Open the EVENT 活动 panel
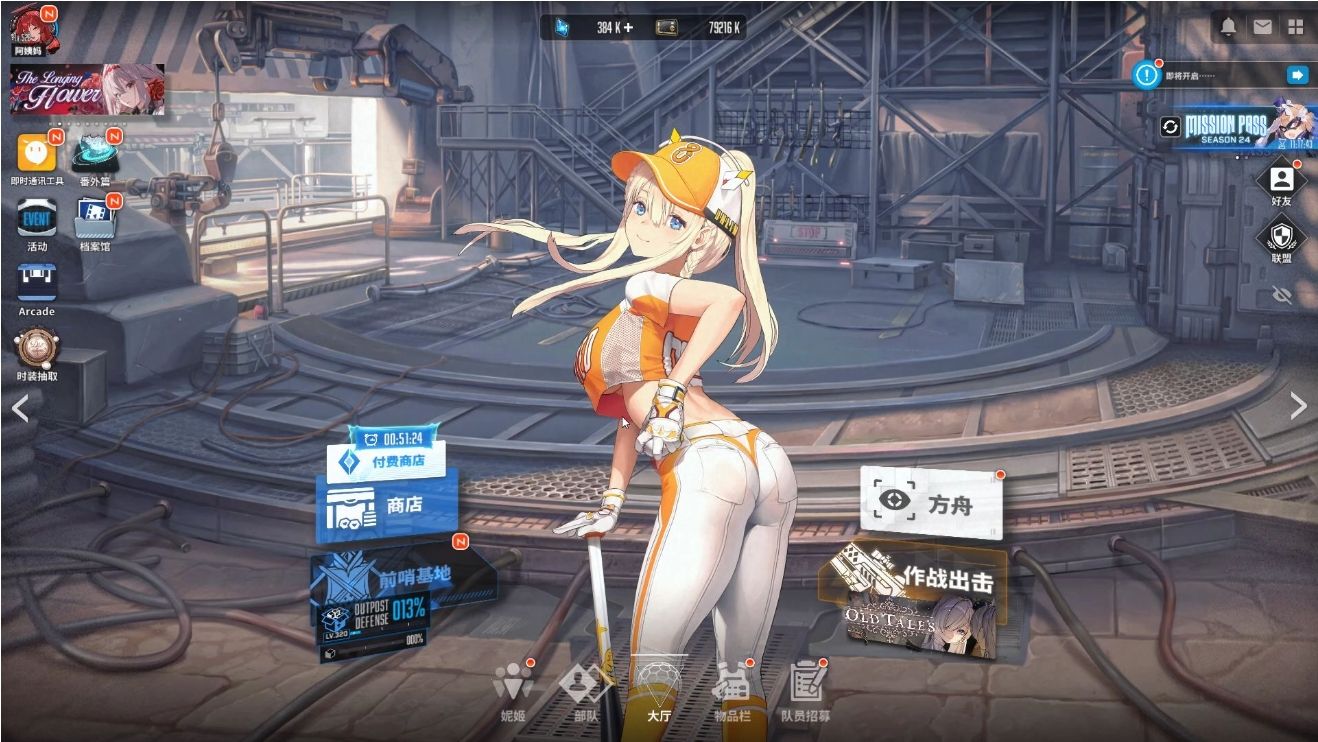 pyautogui.click(x=36, y=218)
